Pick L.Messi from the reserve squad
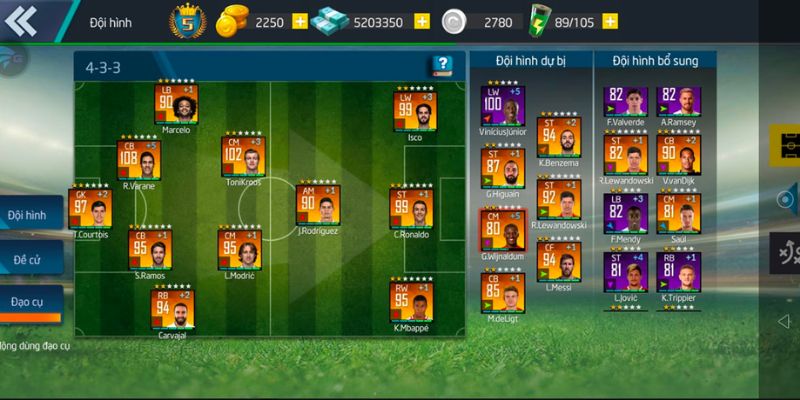 [558, 262]
